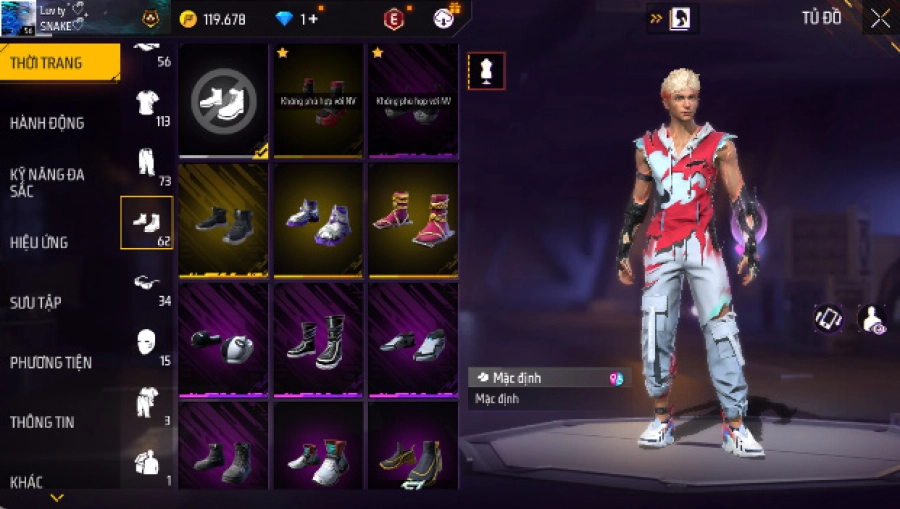The height and width of the screenshot is (509, 900).
Task: Choose the shirt category with 113 items
Action: 147,104
